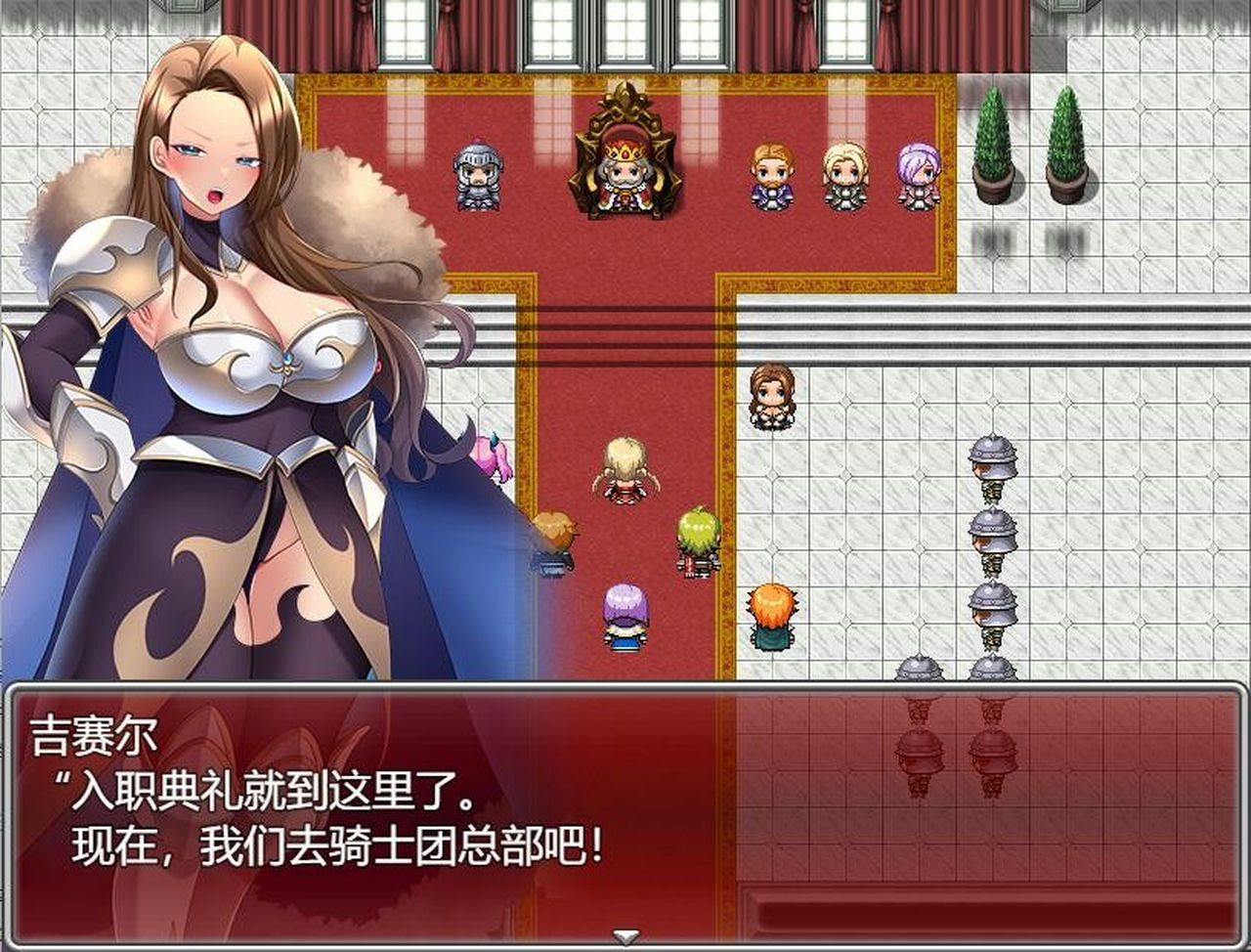
Task: Click the orange-haired NPC on the tiles
Action: pyautogui.click(x=773, y=614)
